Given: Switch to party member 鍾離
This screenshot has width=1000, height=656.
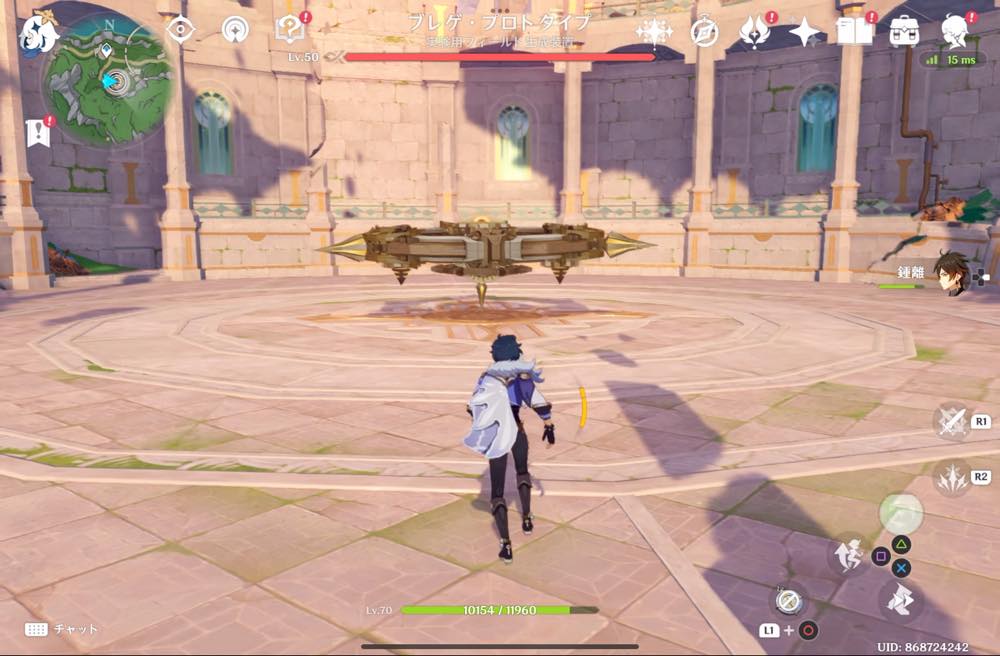Looking at the screenshot, I should coord(950,271).
